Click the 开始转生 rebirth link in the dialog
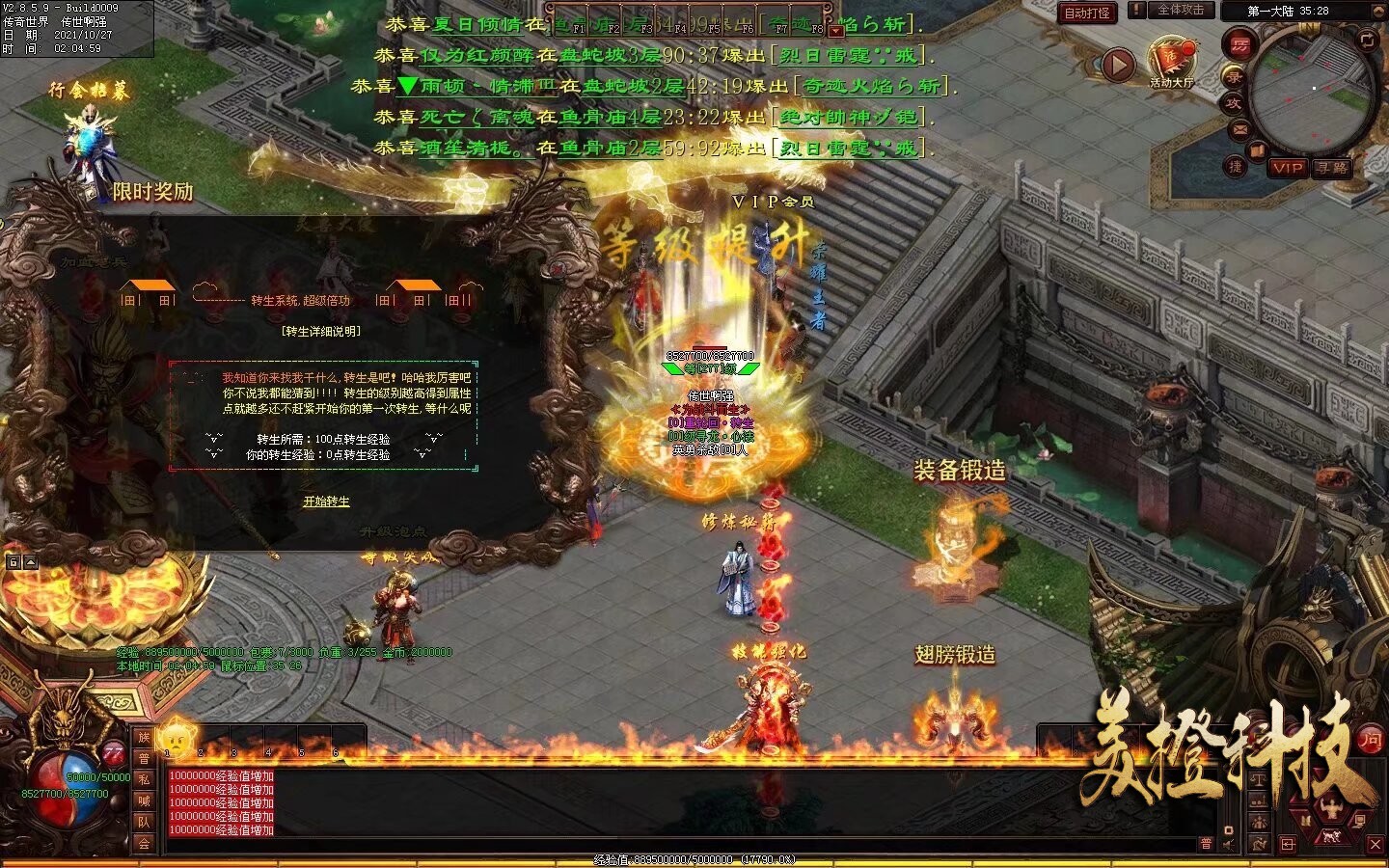 tap(327, 501)
